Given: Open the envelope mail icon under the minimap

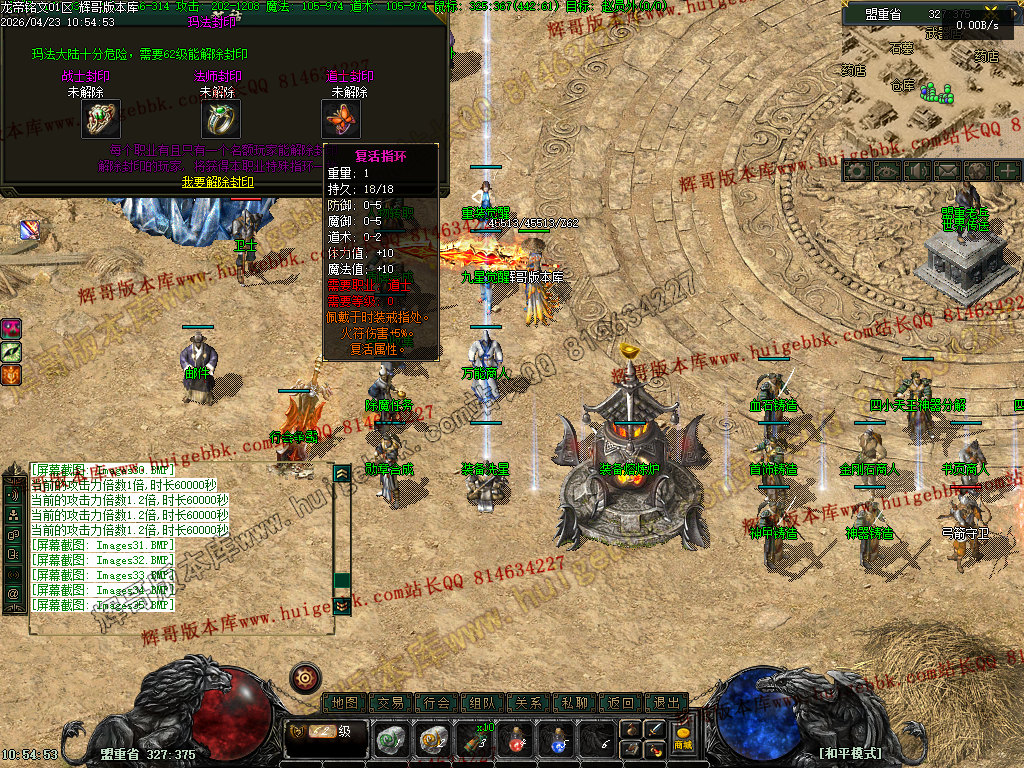Looking at the screenshot, I should 945,171.
